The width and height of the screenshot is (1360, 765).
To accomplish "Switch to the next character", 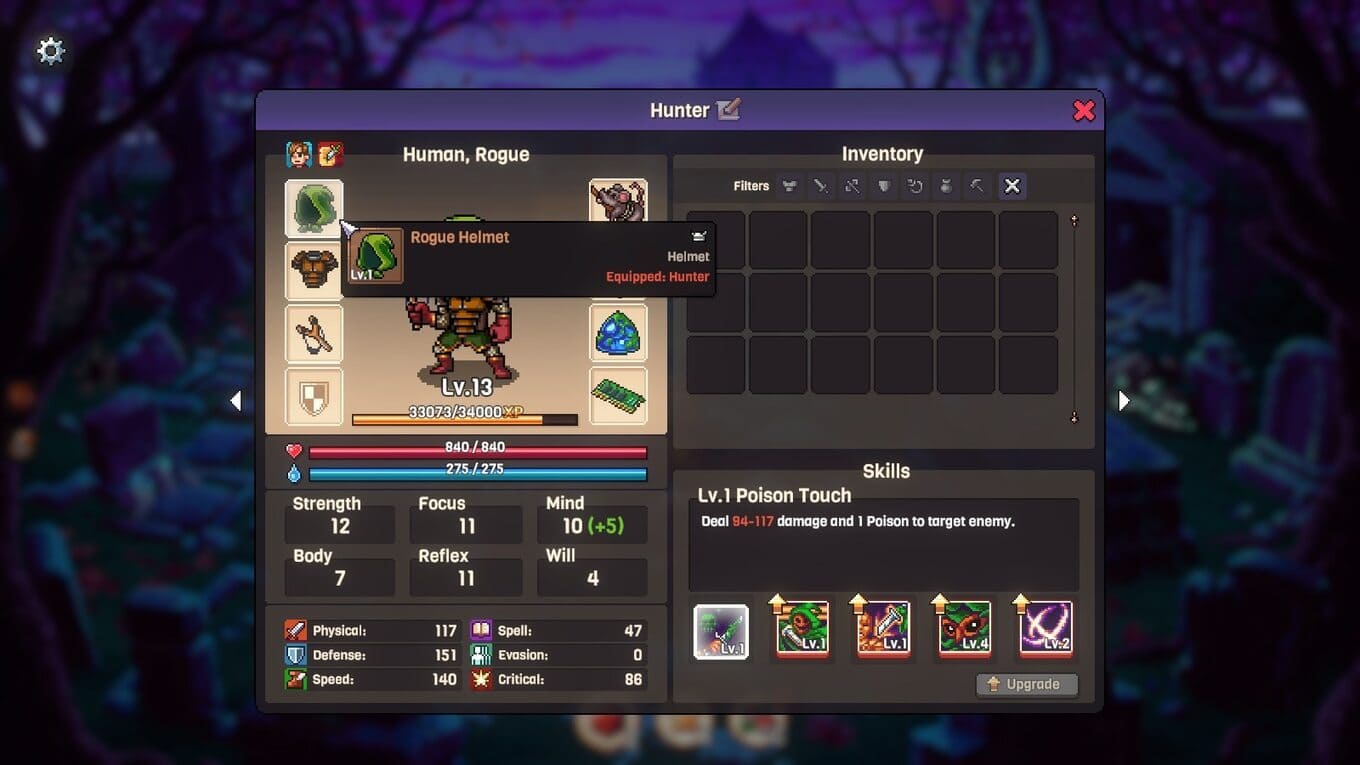I will (x=1123, y=401).
